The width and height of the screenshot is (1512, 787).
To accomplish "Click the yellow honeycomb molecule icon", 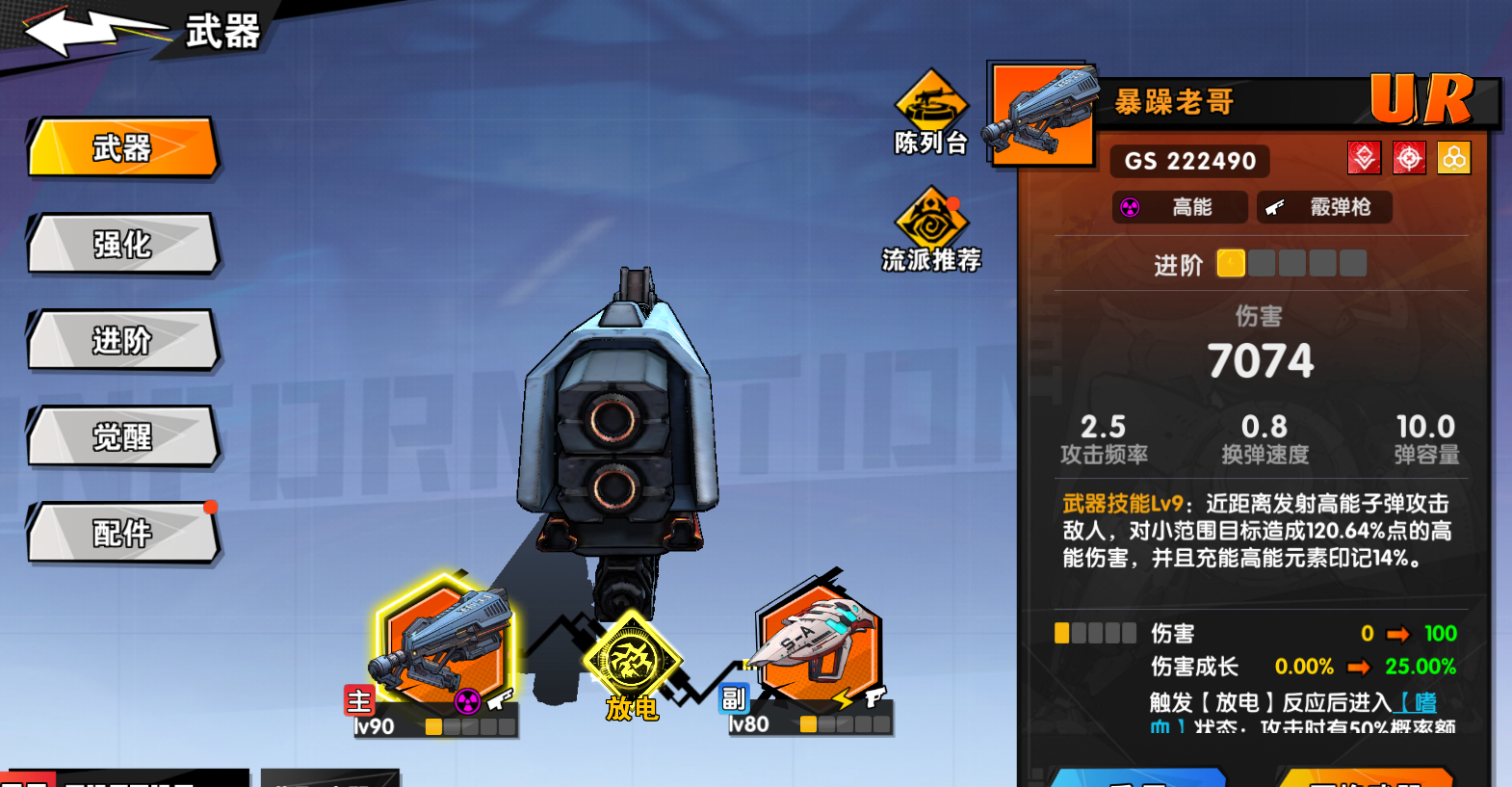I will point(1454,158).
